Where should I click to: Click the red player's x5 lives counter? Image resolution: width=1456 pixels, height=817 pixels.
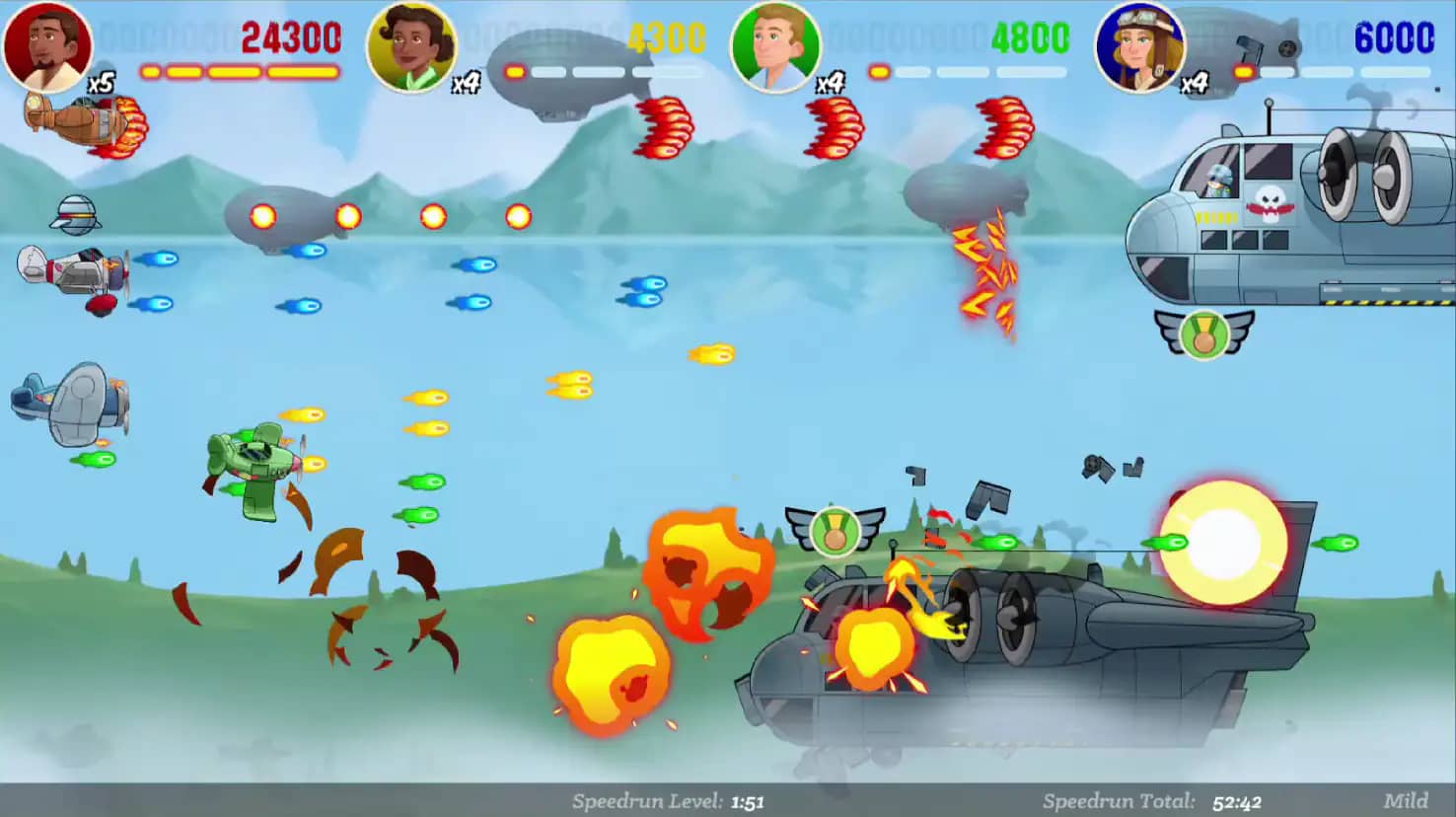coord(102,84)
